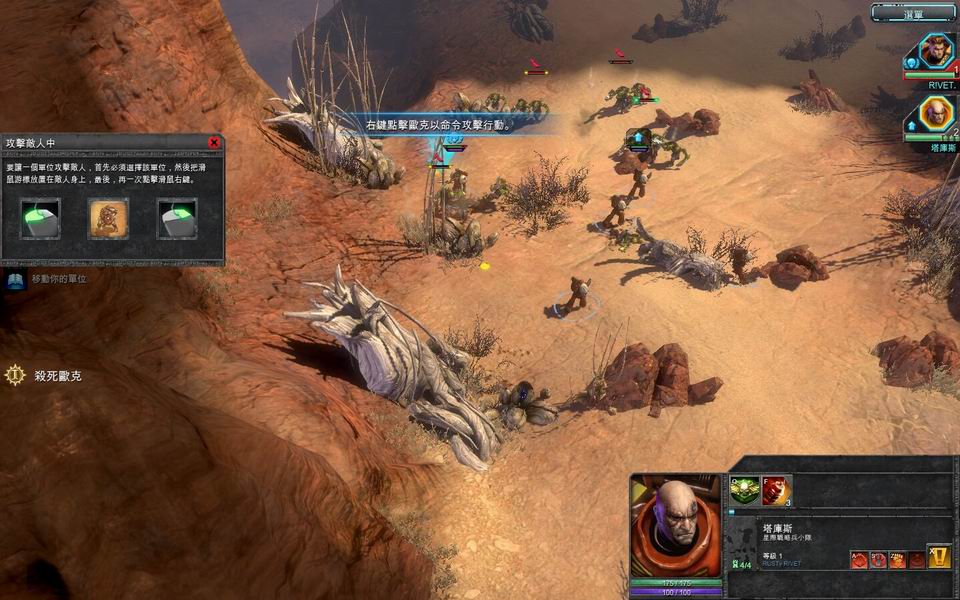Click the yellow exclamation mark button

click(939, 557)
